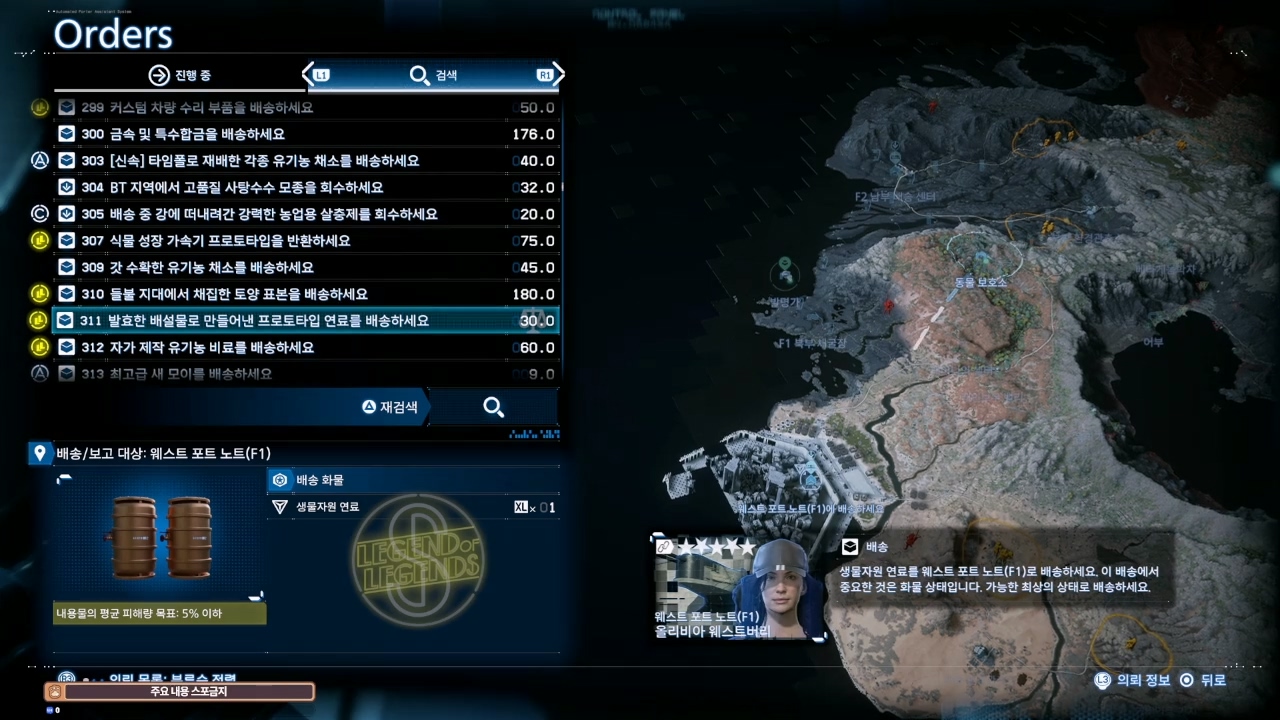Open 의뢰 정보 order details
This screenshot has width=1280, height=720.
[x=1134, y=680]
